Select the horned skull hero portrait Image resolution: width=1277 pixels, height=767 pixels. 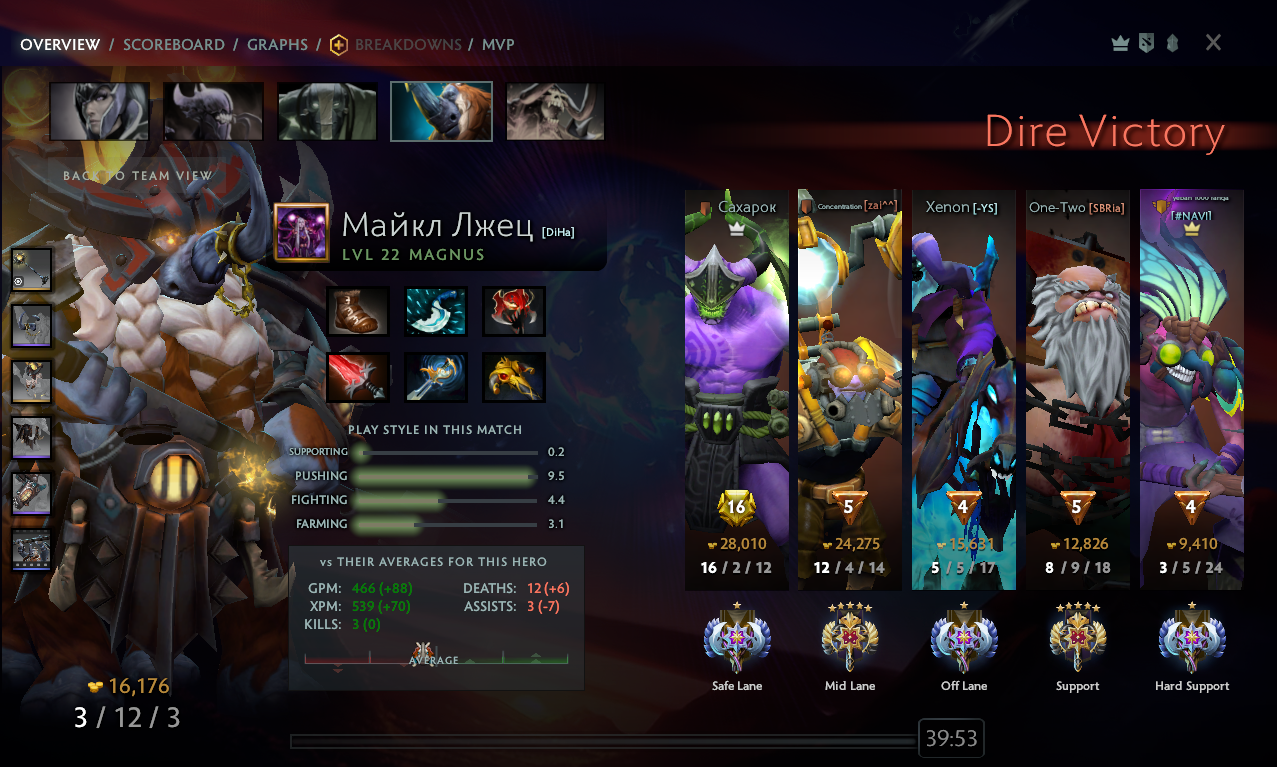(x=555, y=111)
